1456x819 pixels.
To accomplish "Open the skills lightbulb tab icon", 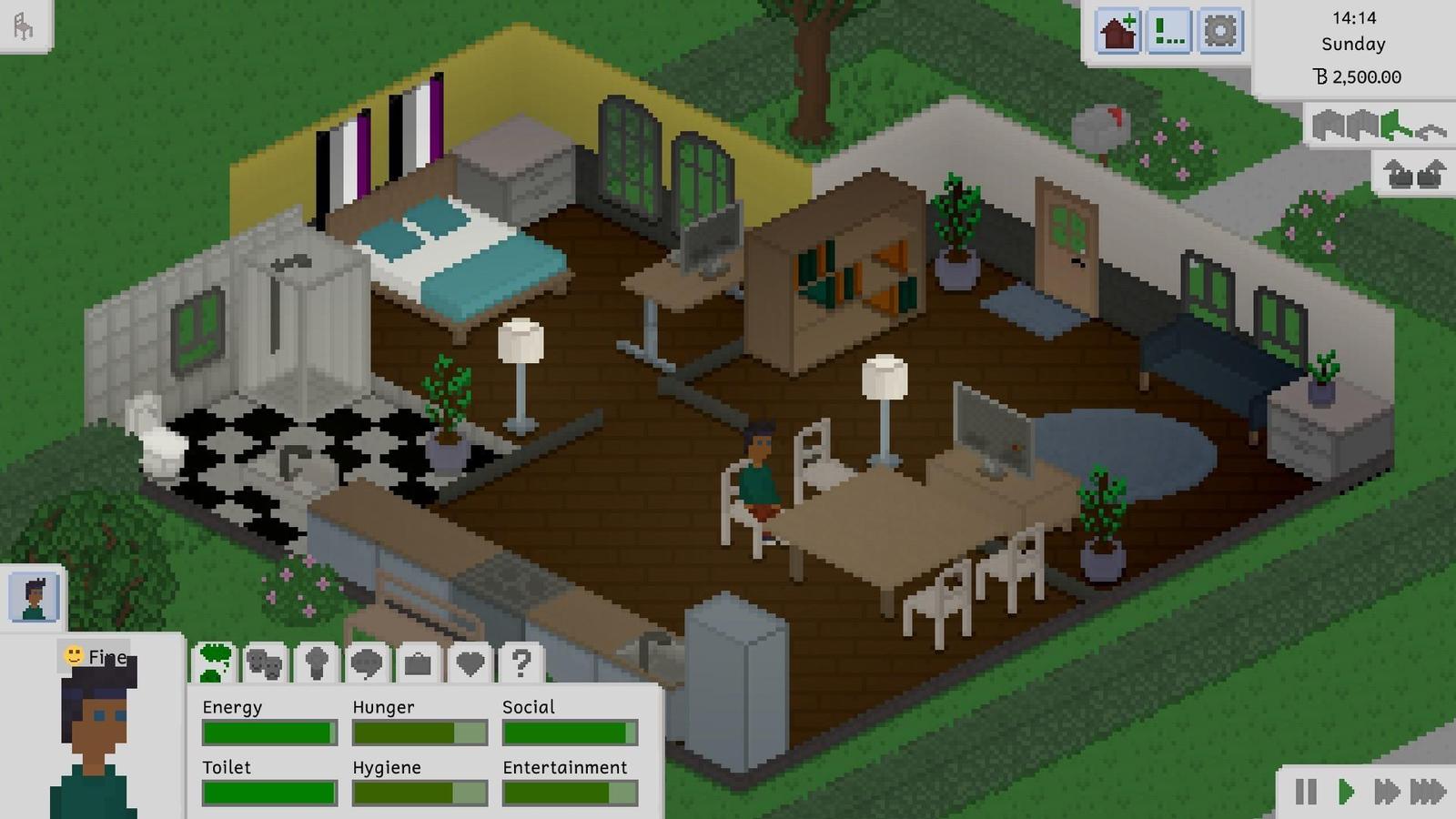I will click(314, 664).
